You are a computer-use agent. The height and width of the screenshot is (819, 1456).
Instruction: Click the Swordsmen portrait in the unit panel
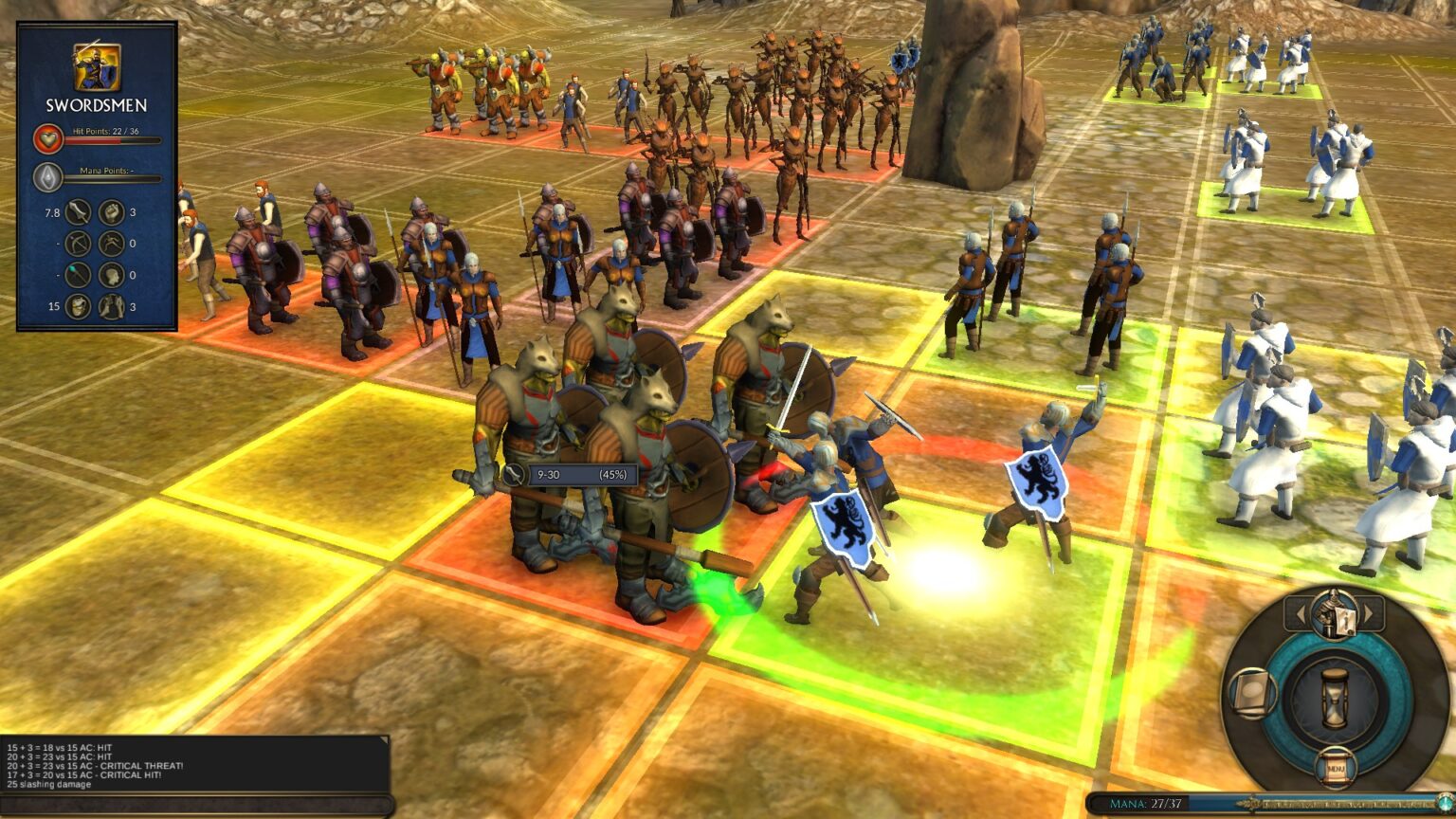pos(97,66)
